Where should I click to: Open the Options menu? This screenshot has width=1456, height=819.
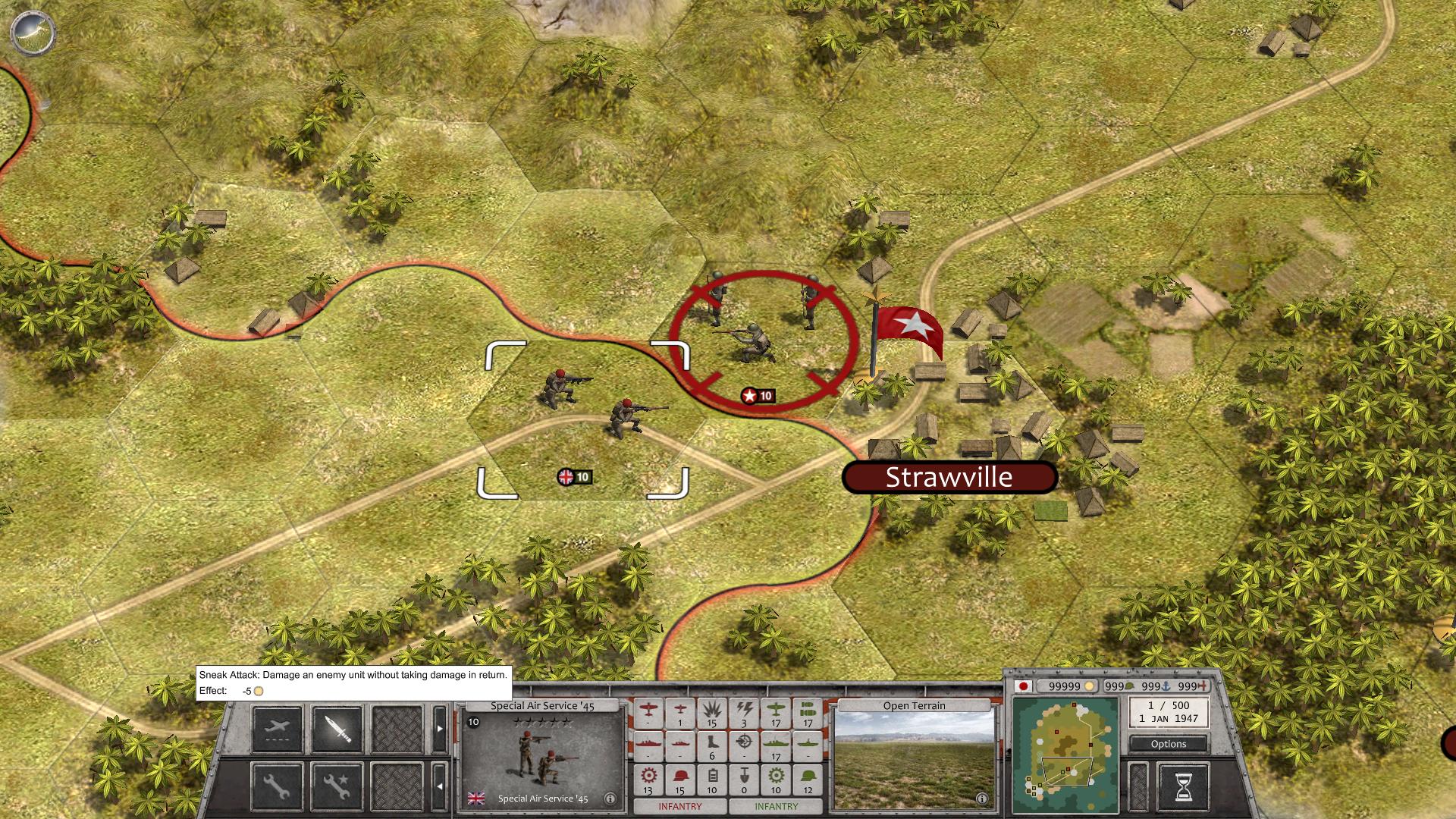coord(1168,744)
